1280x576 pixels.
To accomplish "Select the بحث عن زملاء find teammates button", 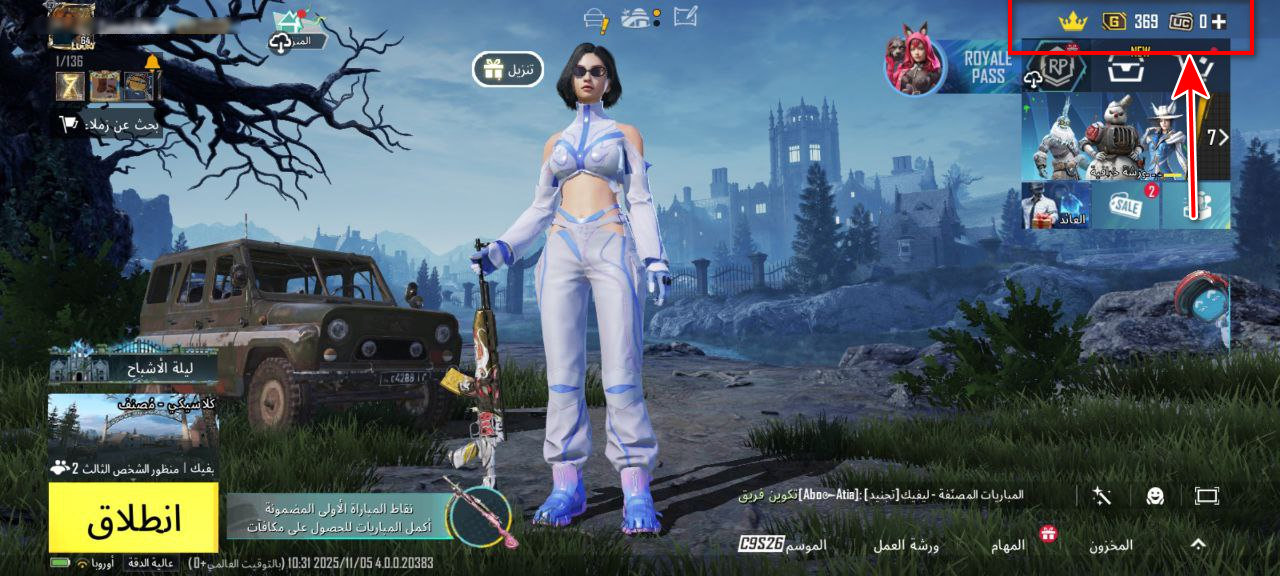I will [x=108, y=124].
